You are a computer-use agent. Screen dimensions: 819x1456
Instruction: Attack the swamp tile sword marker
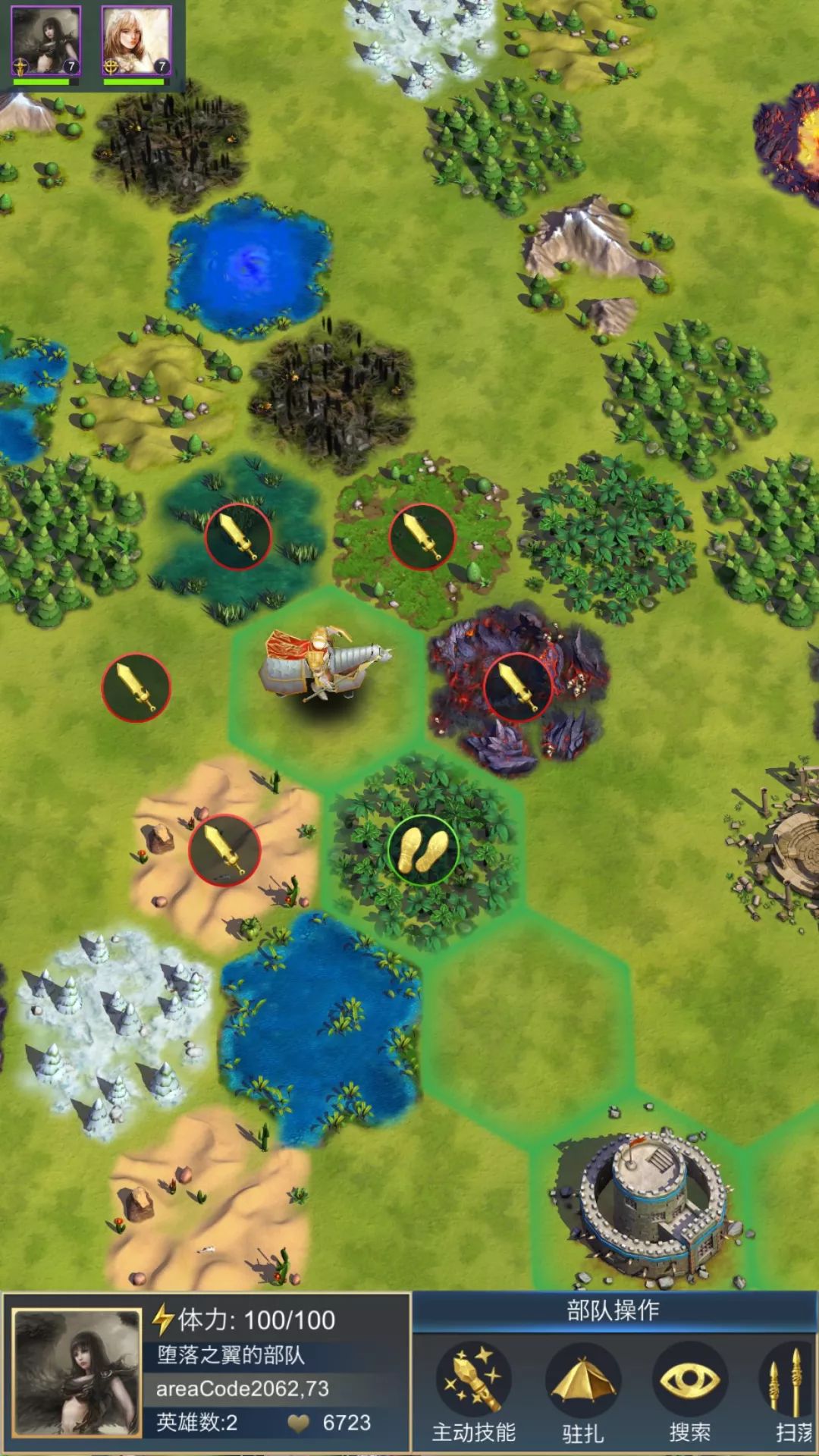pyautogui.click(x=238, y=536)
